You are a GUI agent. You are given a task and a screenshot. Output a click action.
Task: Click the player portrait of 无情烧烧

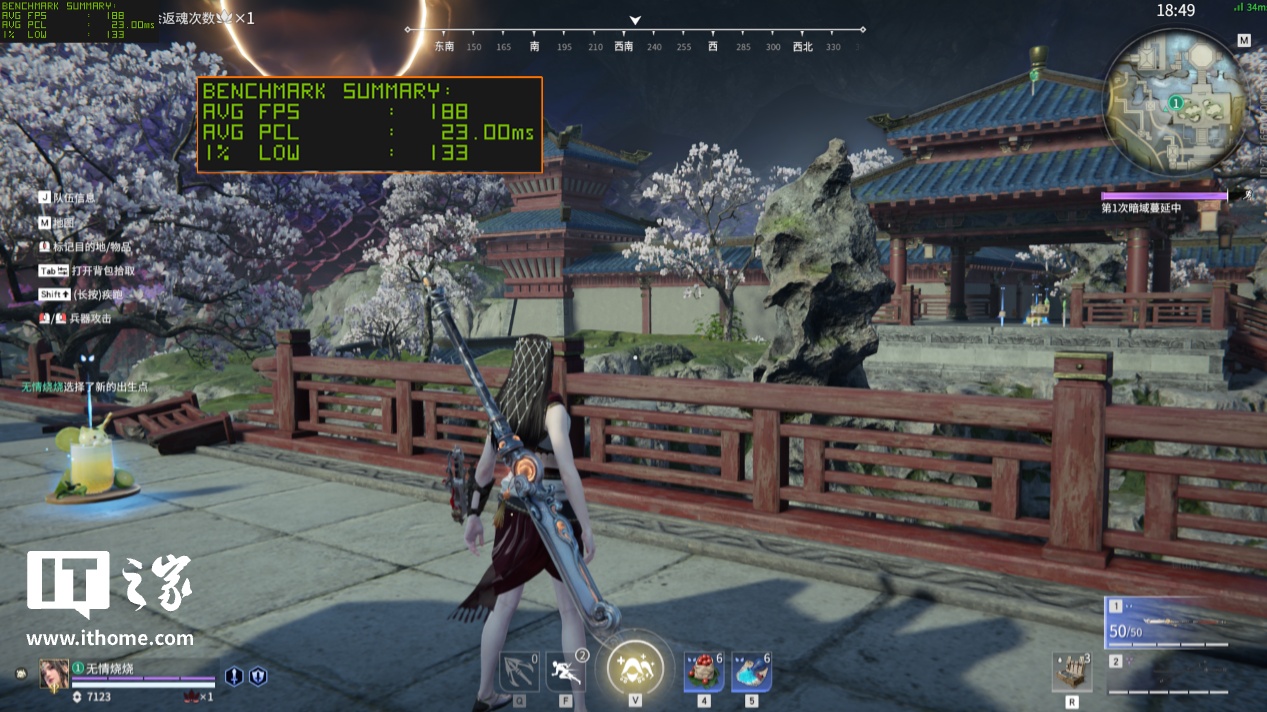click(x=54, y=674)
